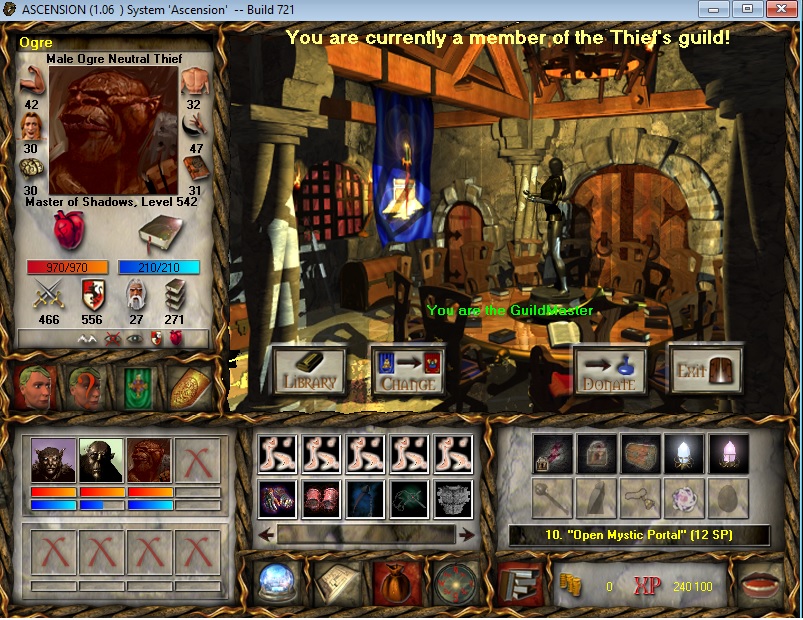
Task: Choose the red ogre party portrait
Action: [x=150, y=463]
